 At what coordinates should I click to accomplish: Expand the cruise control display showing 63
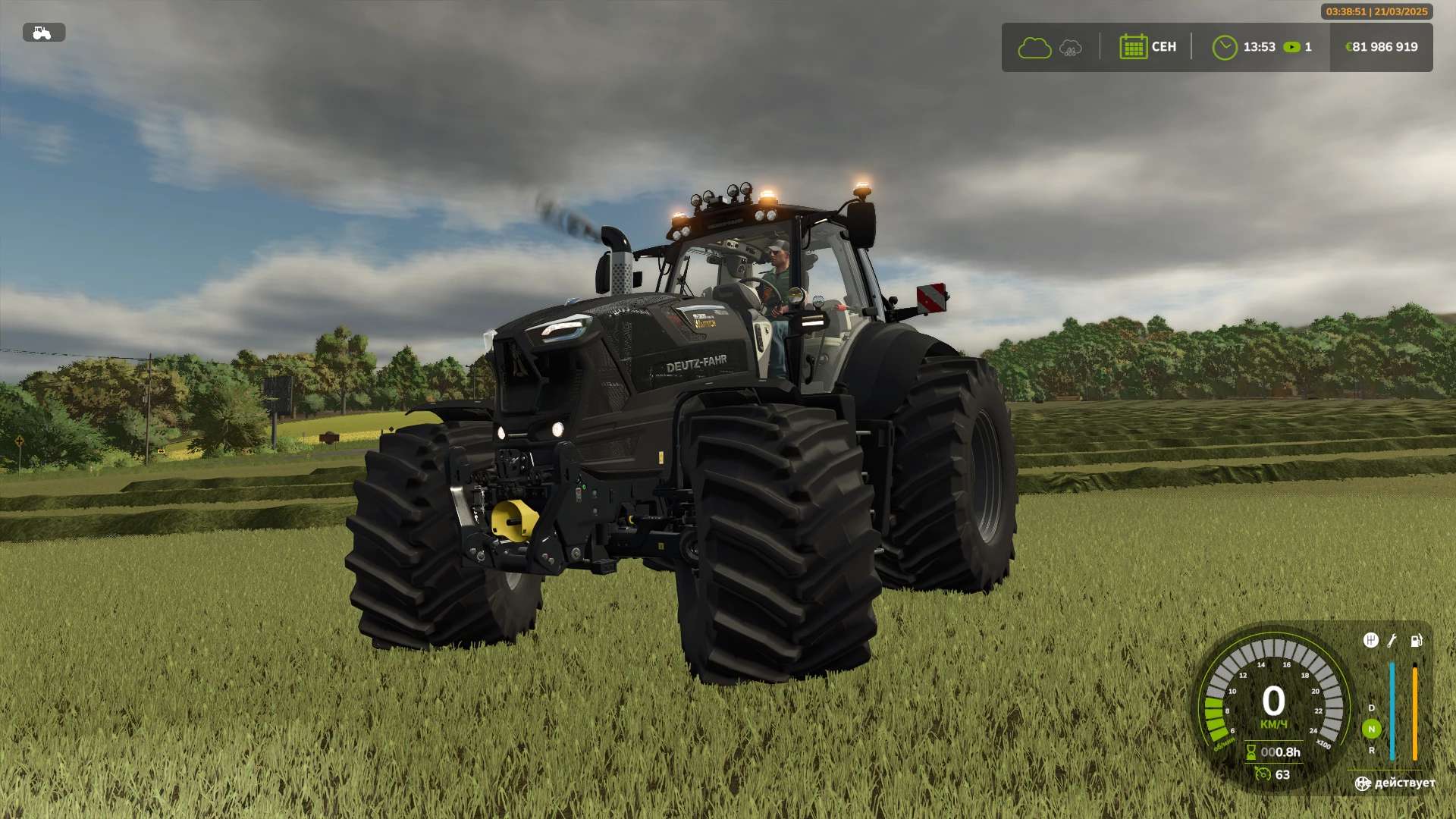click(1264, 774)
